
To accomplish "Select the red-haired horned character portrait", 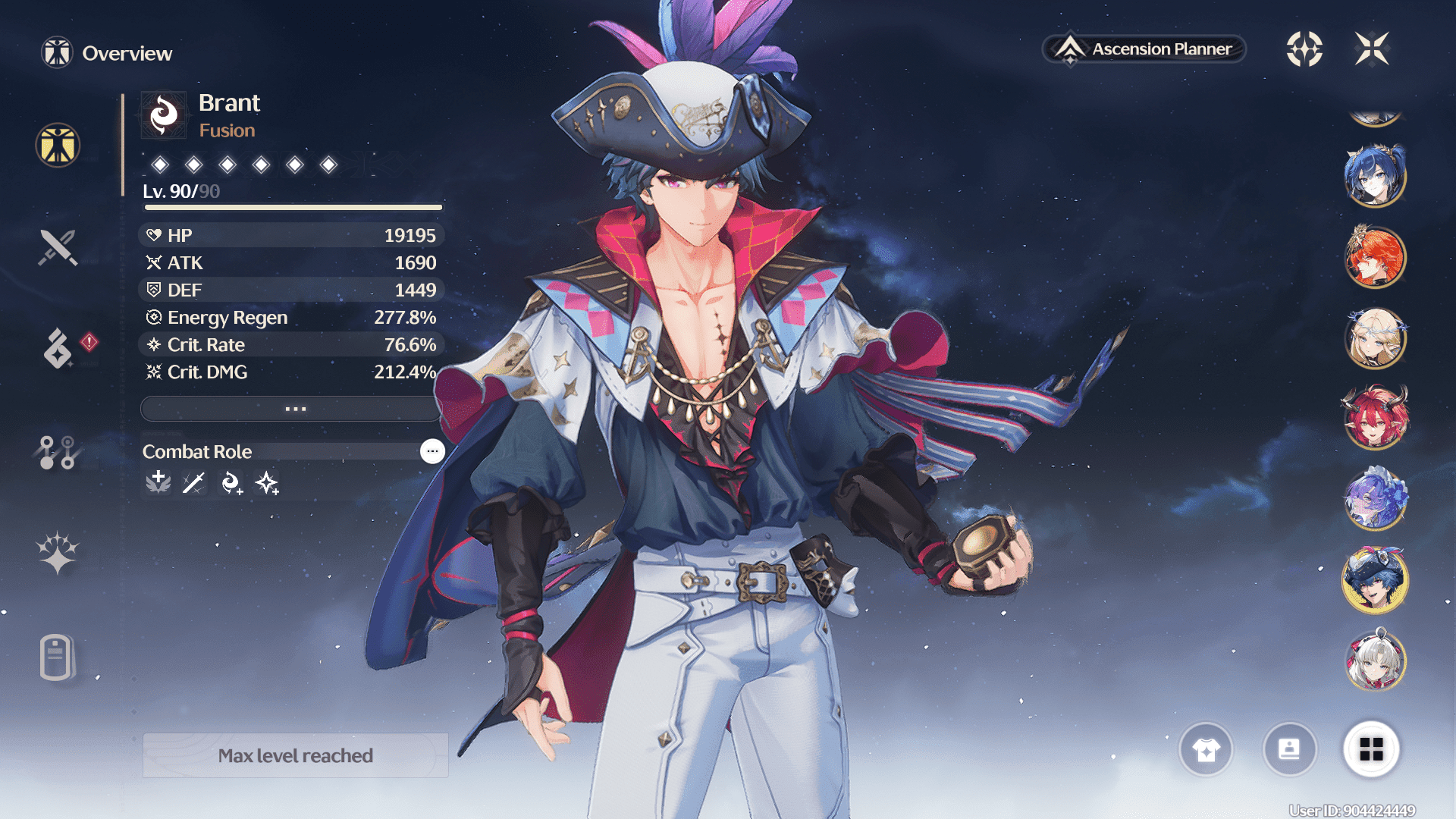I will click(1375, 419).
